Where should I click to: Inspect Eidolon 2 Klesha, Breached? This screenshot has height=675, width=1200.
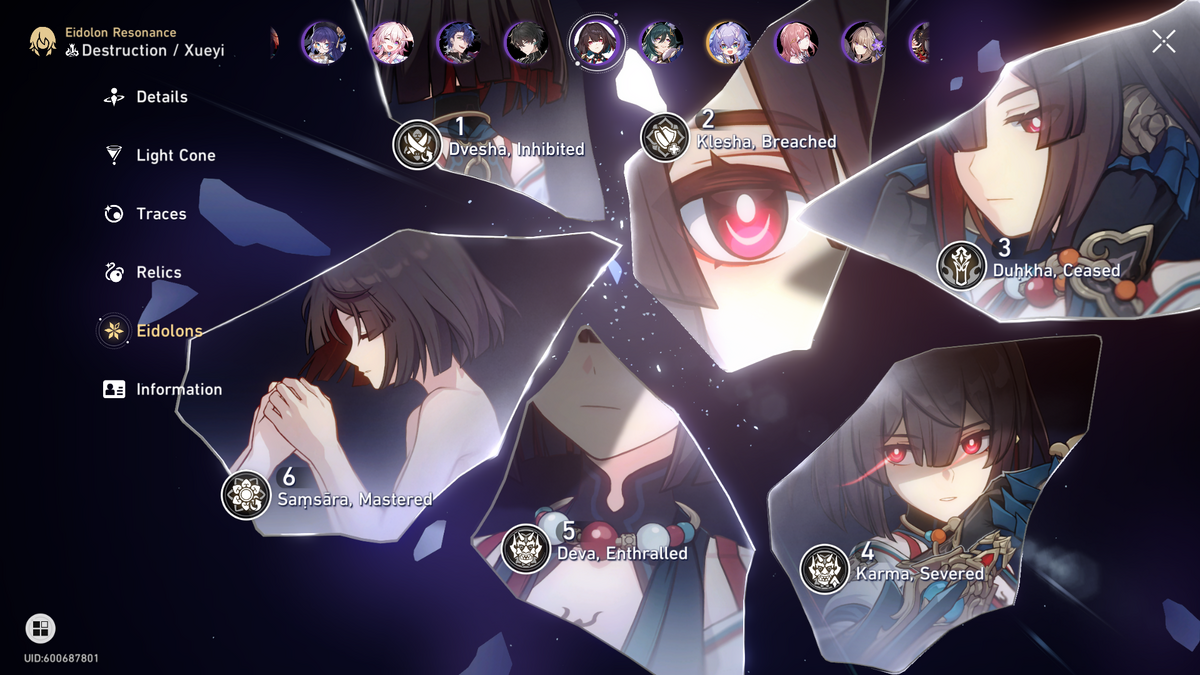[x=665, y=137]
